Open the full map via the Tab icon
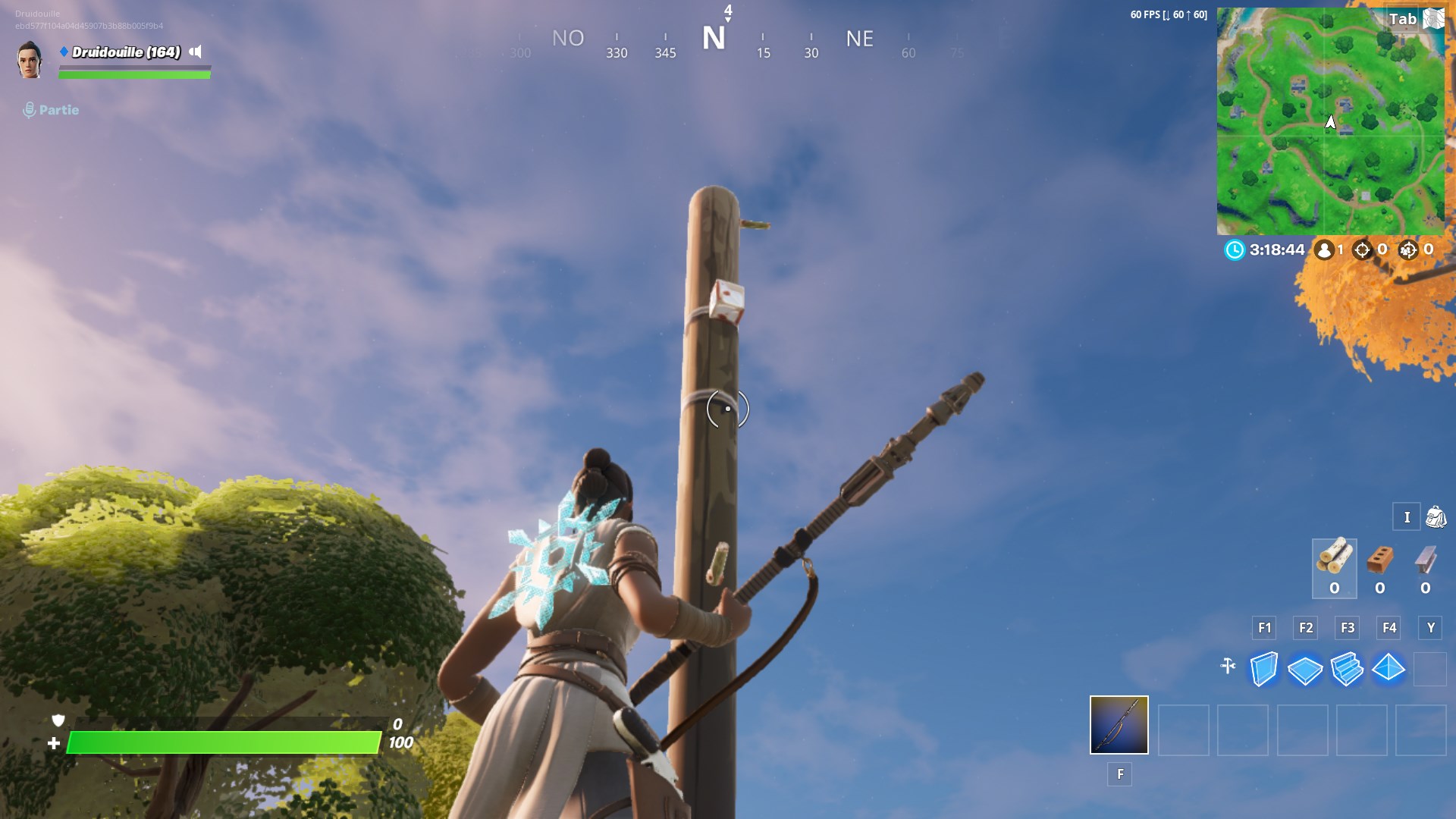1456x819 pixels. [x=1432, y=17]
